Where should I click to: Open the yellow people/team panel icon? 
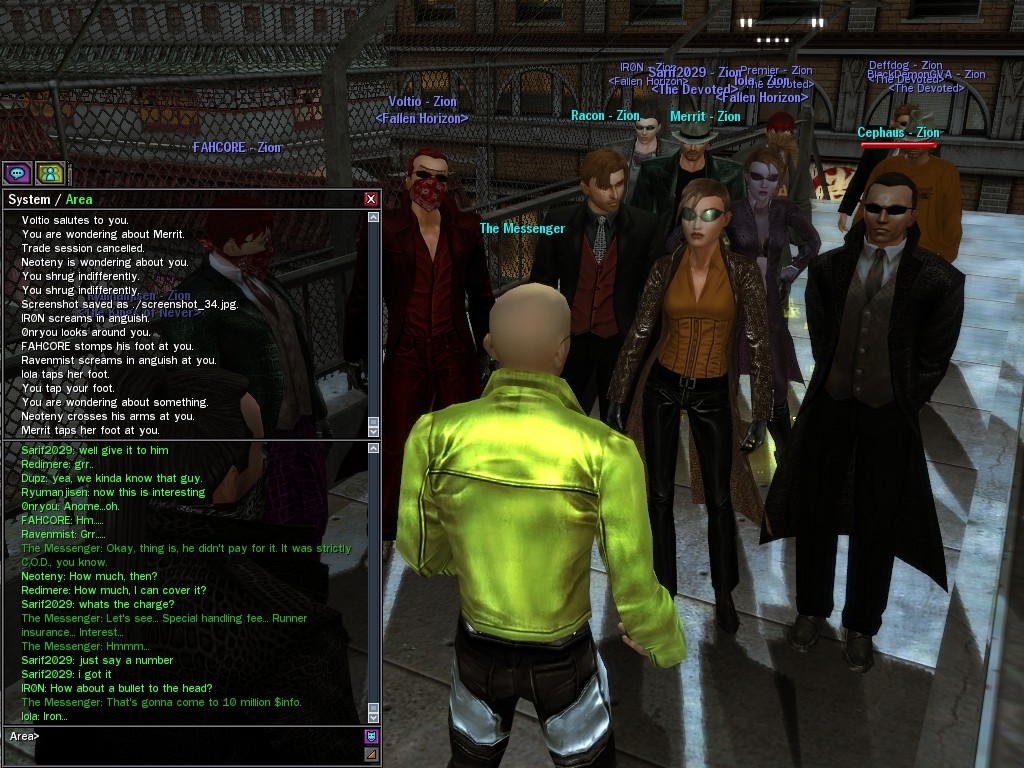pos(50,173)
